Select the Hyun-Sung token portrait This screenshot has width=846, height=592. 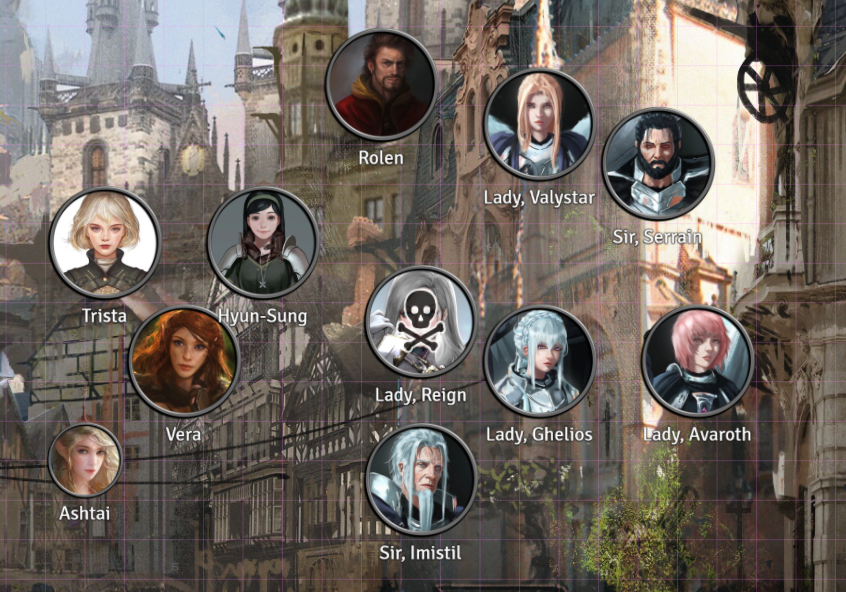[x=262, y=243]
